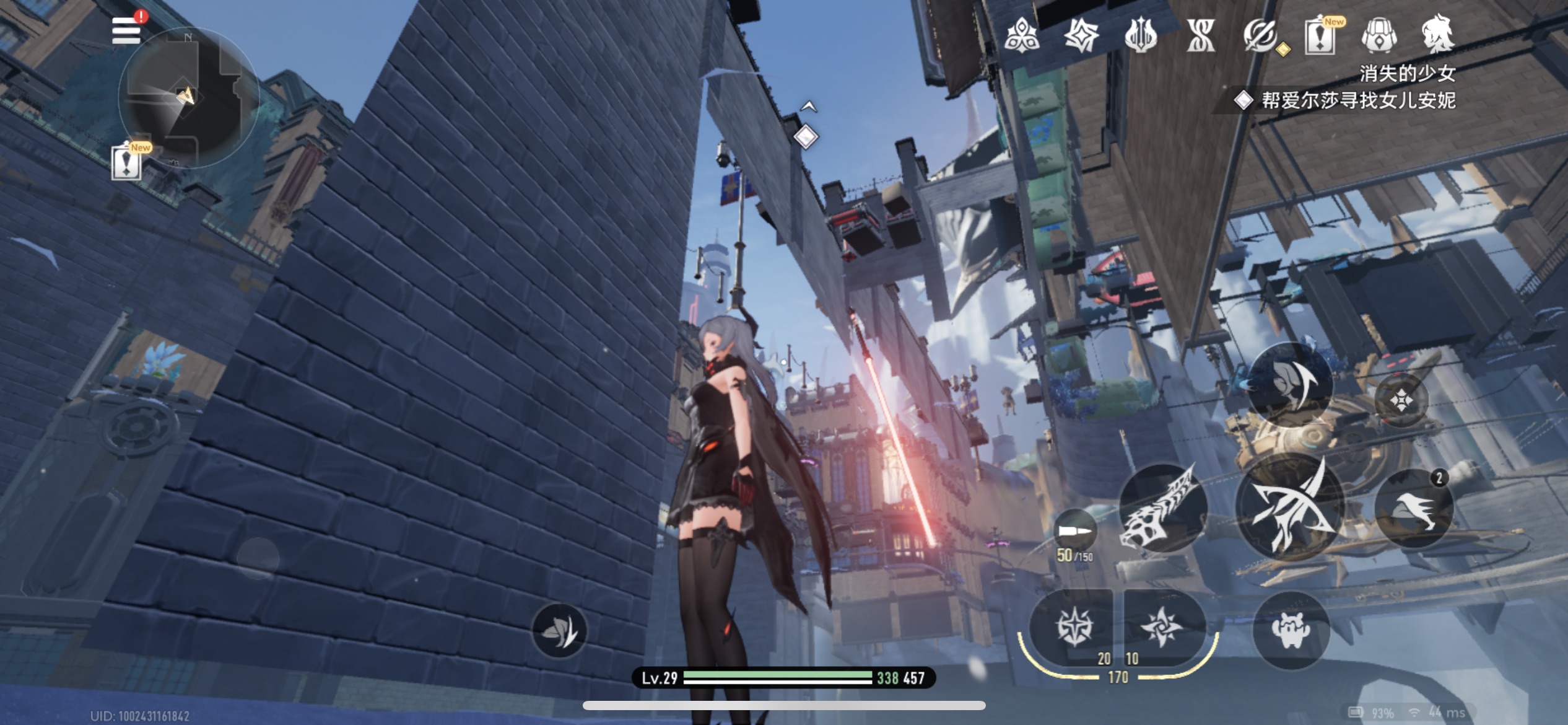1568x725 pixels.
Task: Open the hamburger main menu
Action: [x=126, y=31]
